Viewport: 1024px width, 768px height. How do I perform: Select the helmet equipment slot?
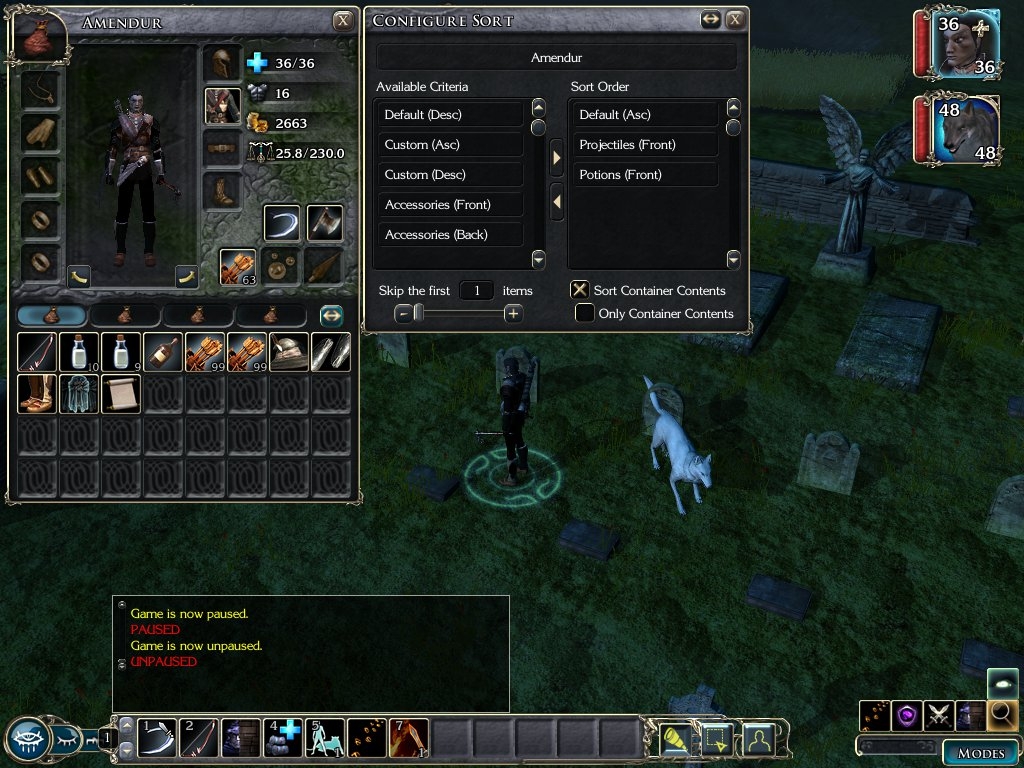222,62
